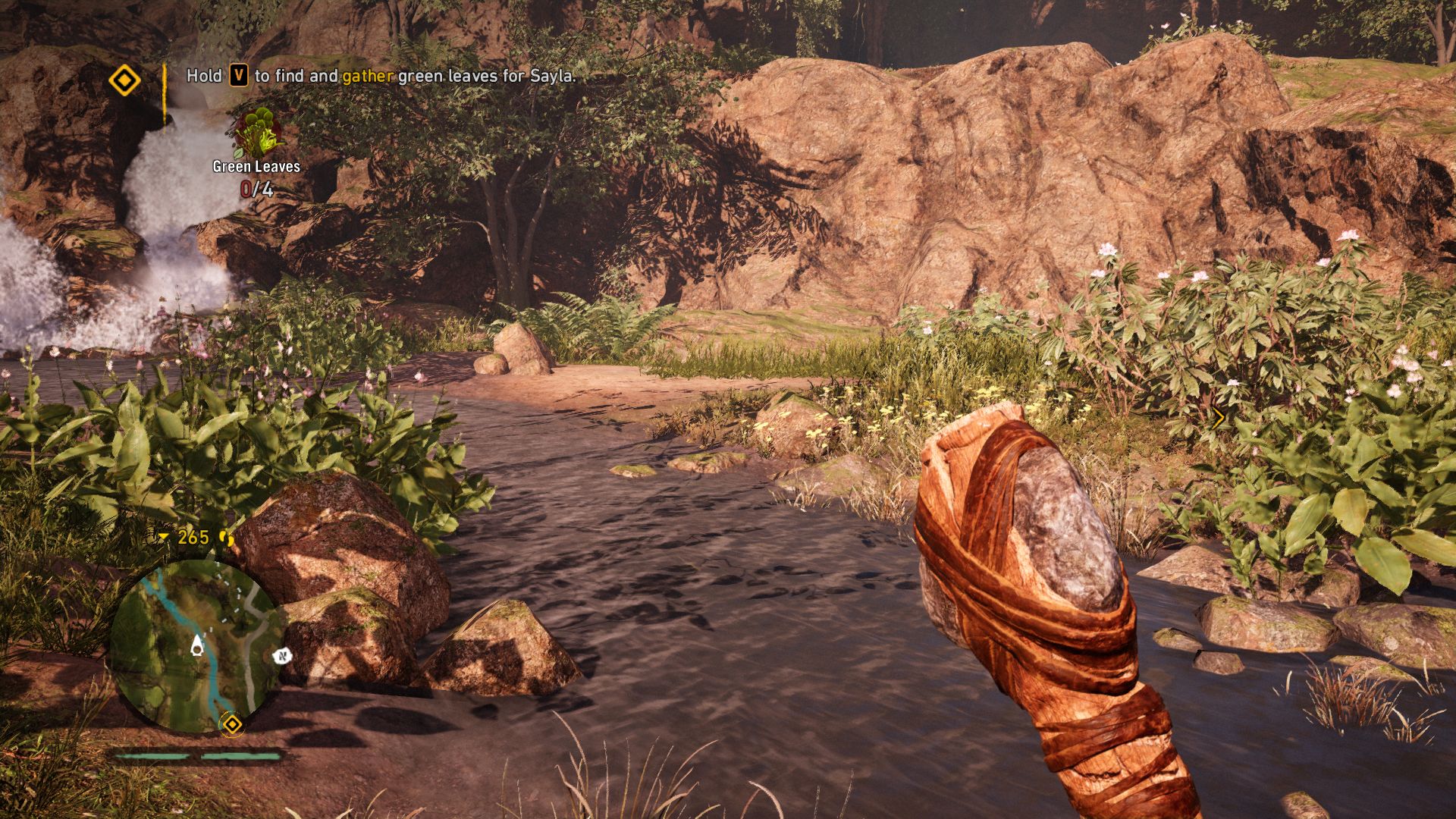This screenshot has height=819, width=1456.
Task: Click the yellow diamond quest objective icon
Action: pos(125,80)
